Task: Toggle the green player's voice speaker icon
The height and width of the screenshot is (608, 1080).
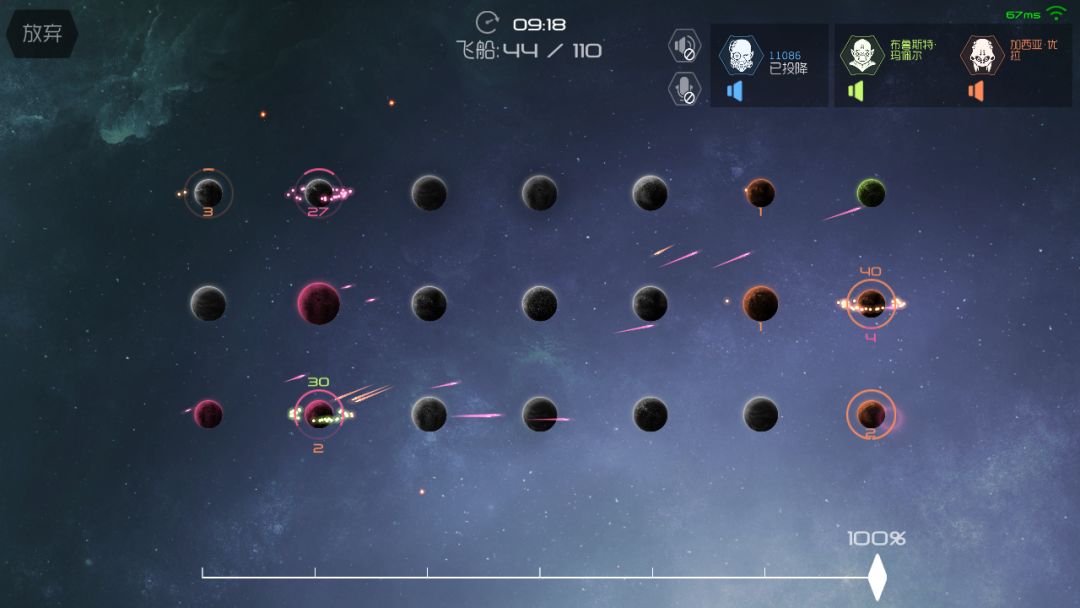Action: pos(855,91)
